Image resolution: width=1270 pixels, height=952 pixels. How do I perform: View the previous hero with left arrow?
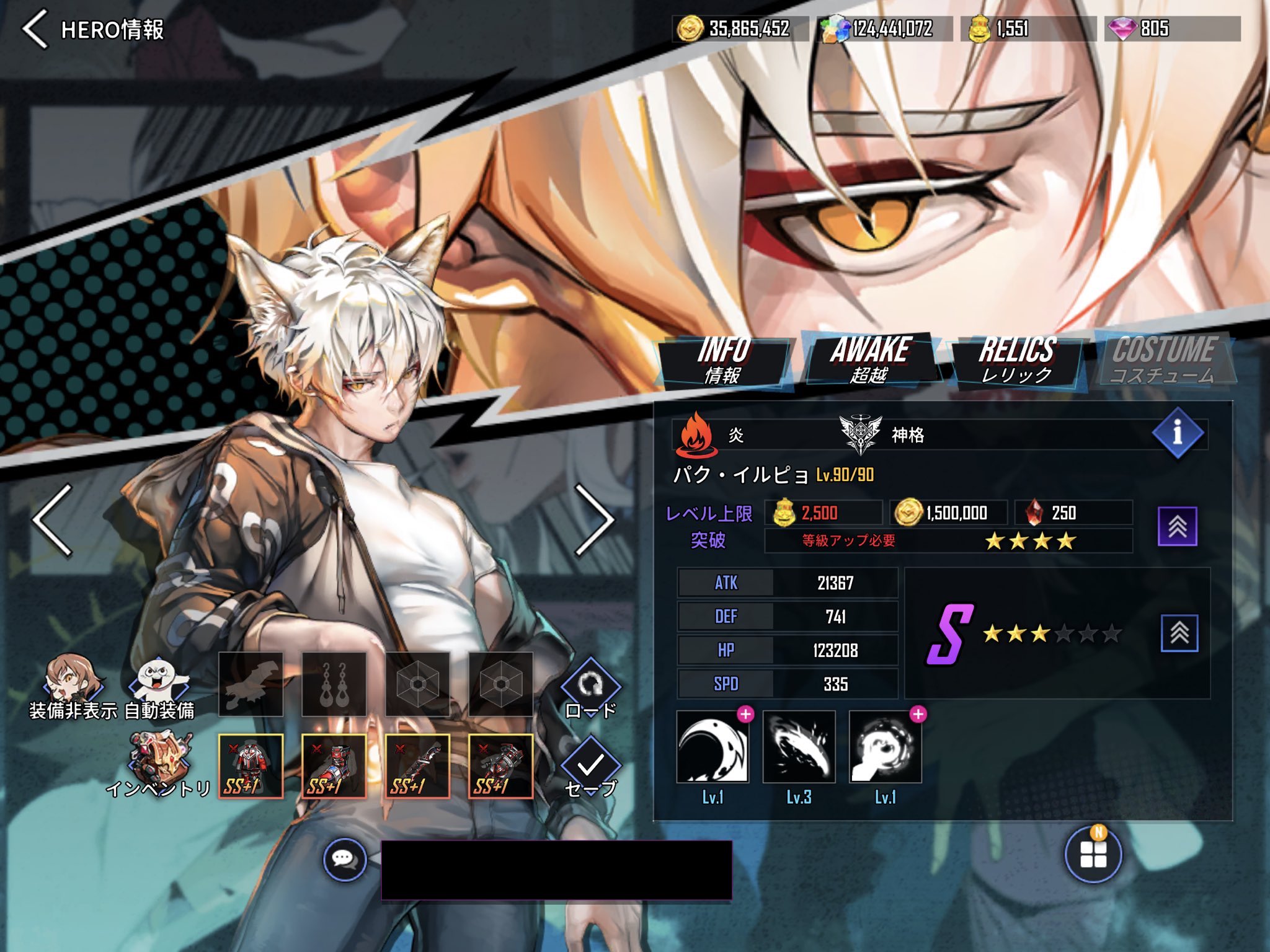53,521
